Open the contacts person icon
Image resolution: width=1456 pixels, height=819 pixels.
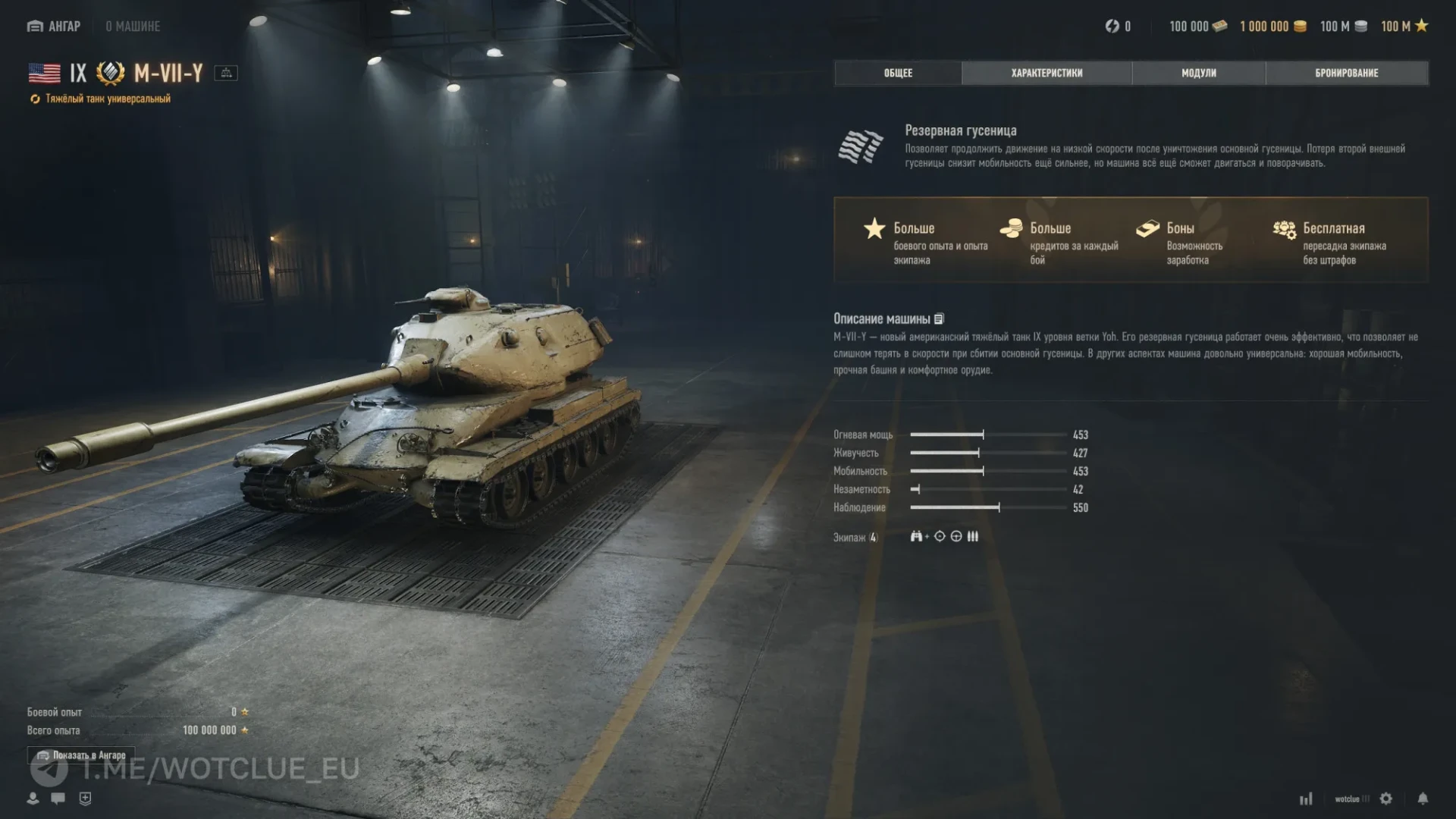(x=33, y=799)
